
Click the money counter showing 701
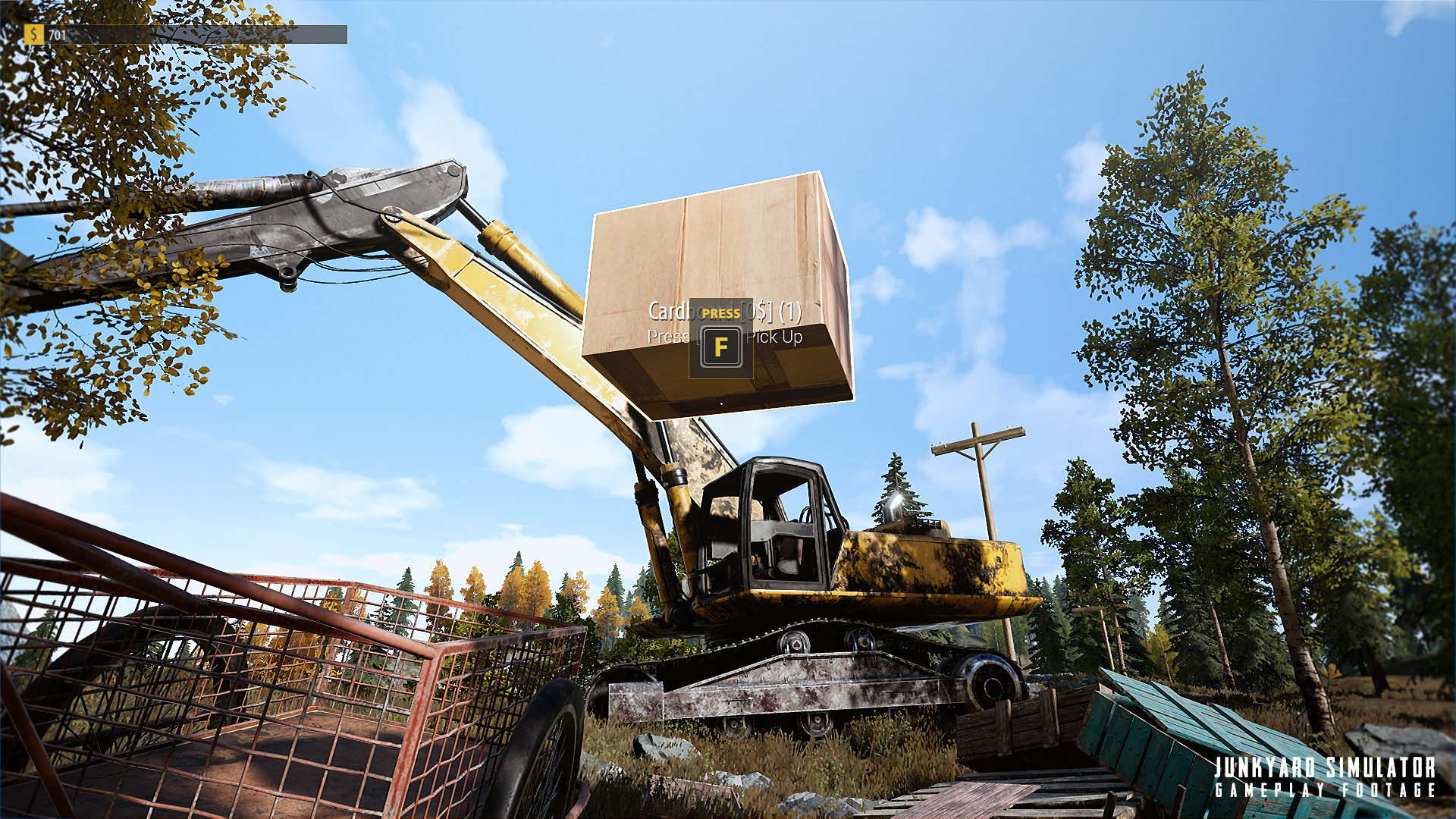click(57, 33)
